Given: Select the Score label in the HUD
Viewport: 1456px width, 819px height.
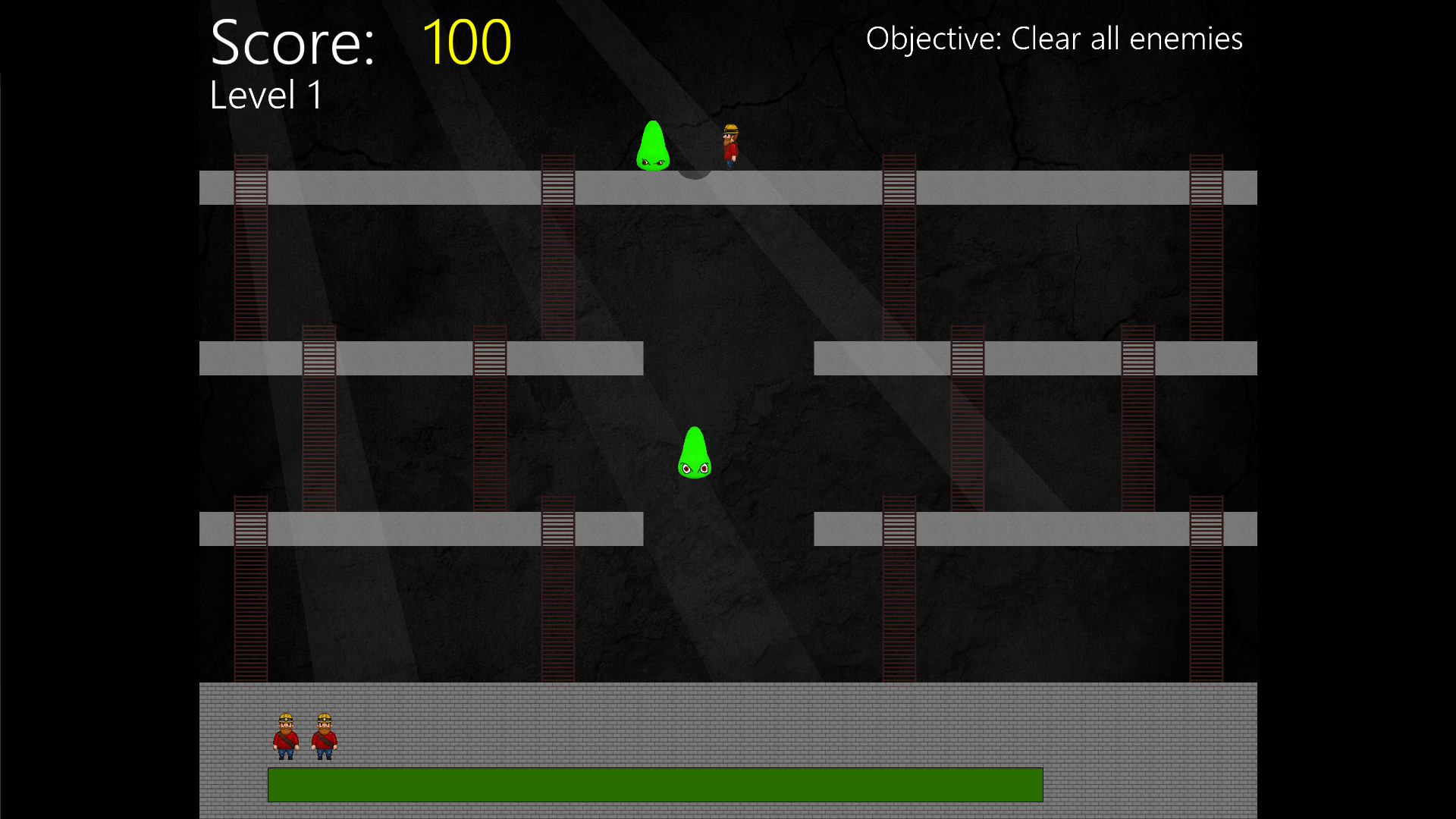Looking at the screenshot, I should [294, 42].
